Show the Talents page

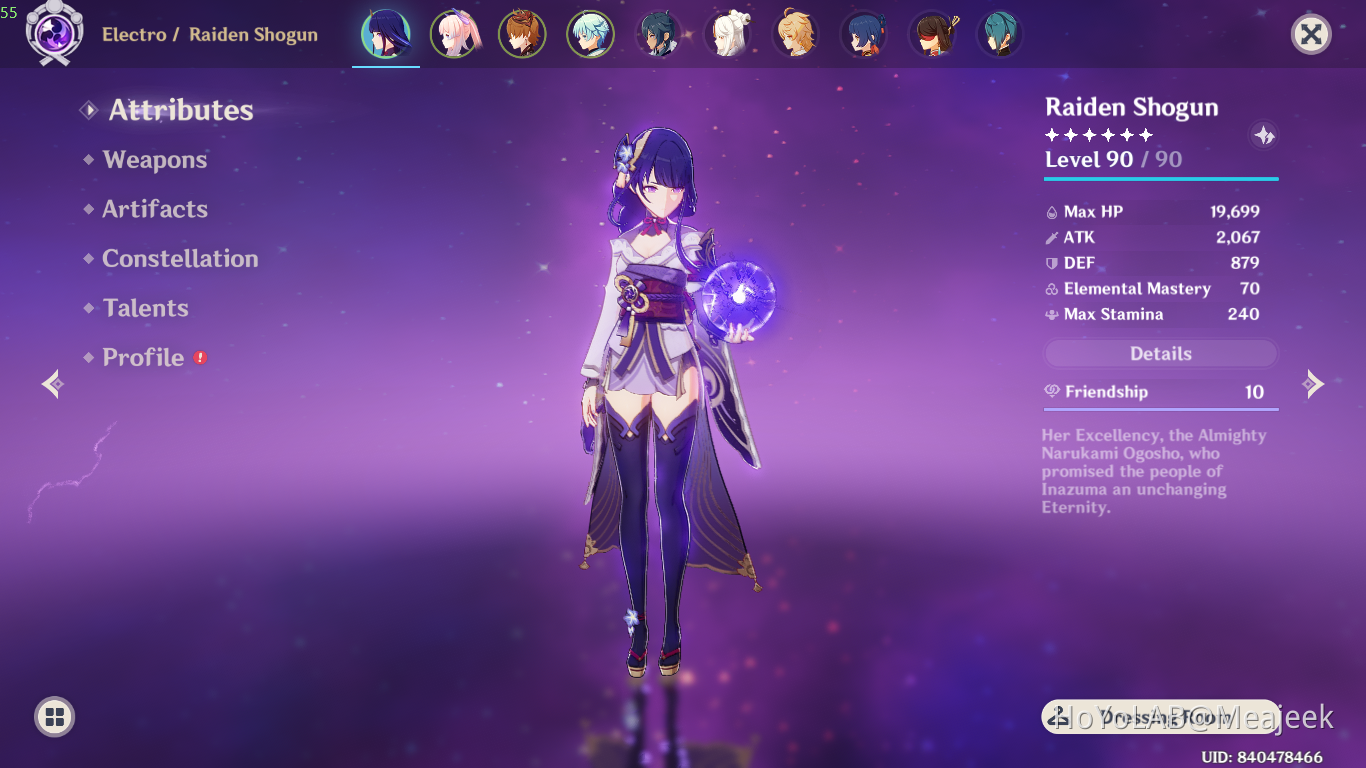point(146,308)
